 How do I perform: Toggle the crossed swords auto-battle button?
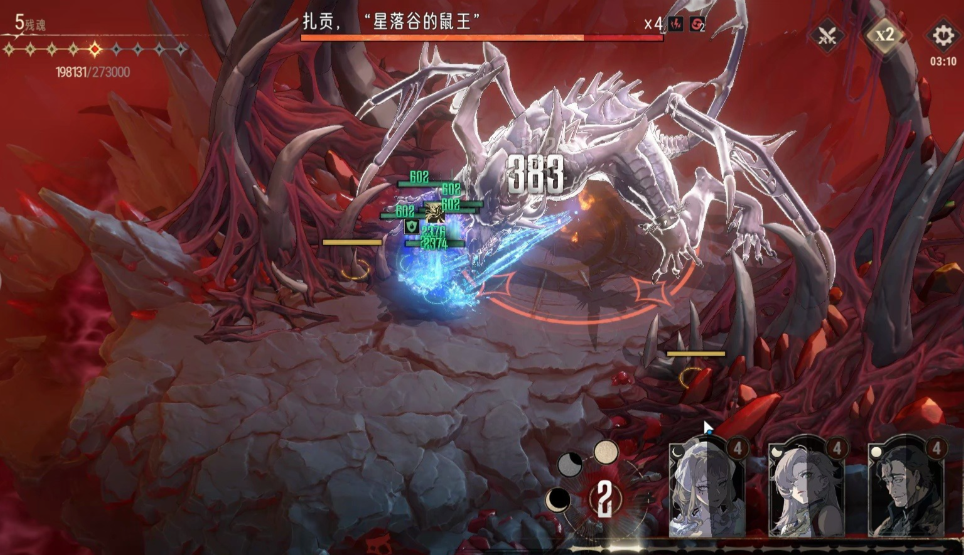point(828,36)
